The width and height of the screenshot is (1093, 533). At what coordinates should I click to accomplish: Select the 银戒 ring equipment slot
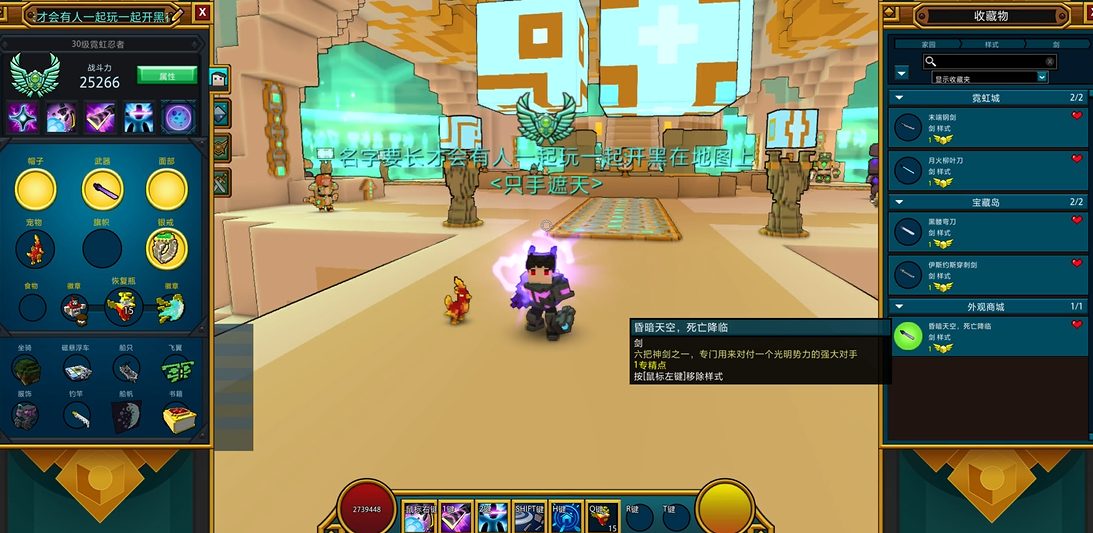tap(167, 249)
